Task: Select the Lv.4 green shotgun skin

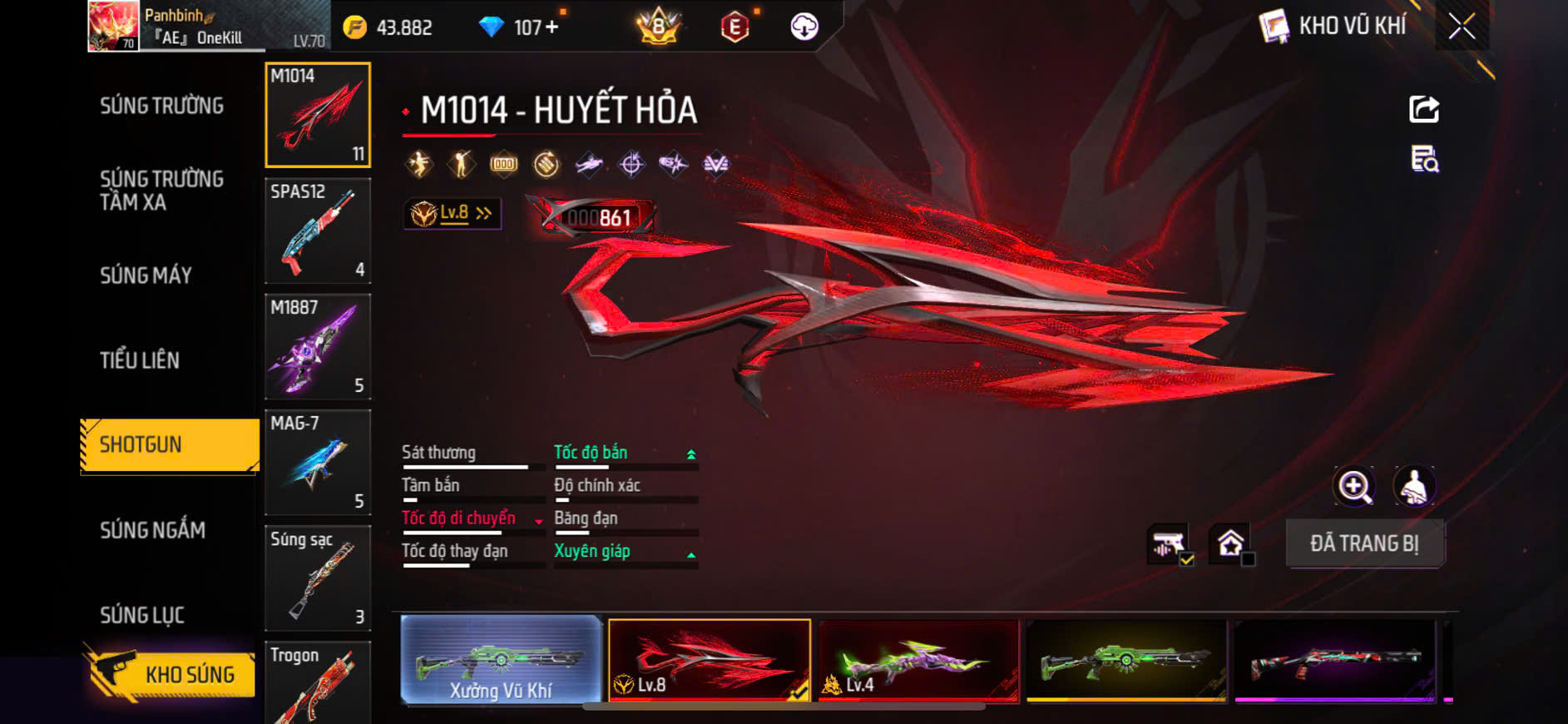Action: [918, 660]
